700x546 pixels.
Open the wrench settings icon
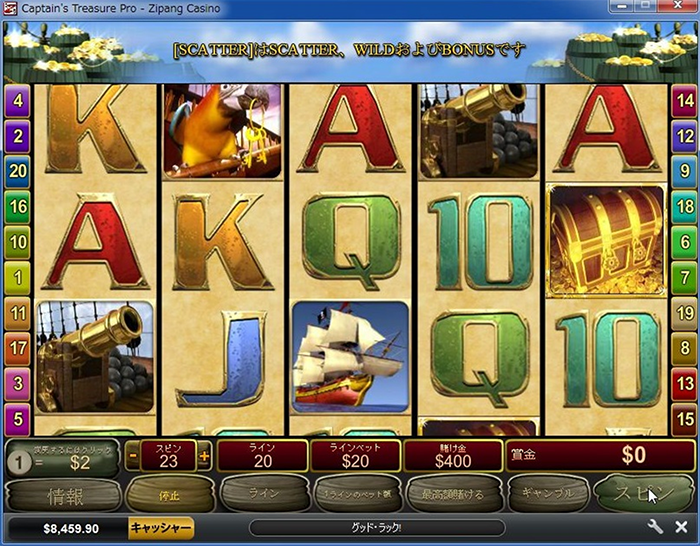(656, 527)
